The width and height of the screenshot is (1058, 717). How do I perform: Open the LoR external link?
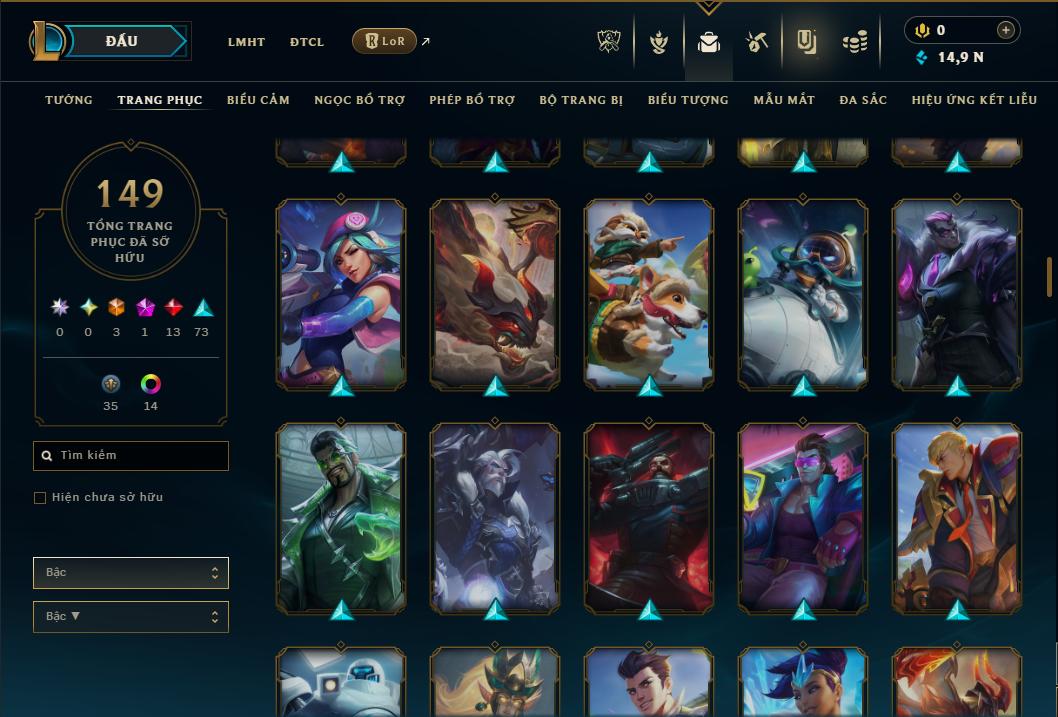385,41
